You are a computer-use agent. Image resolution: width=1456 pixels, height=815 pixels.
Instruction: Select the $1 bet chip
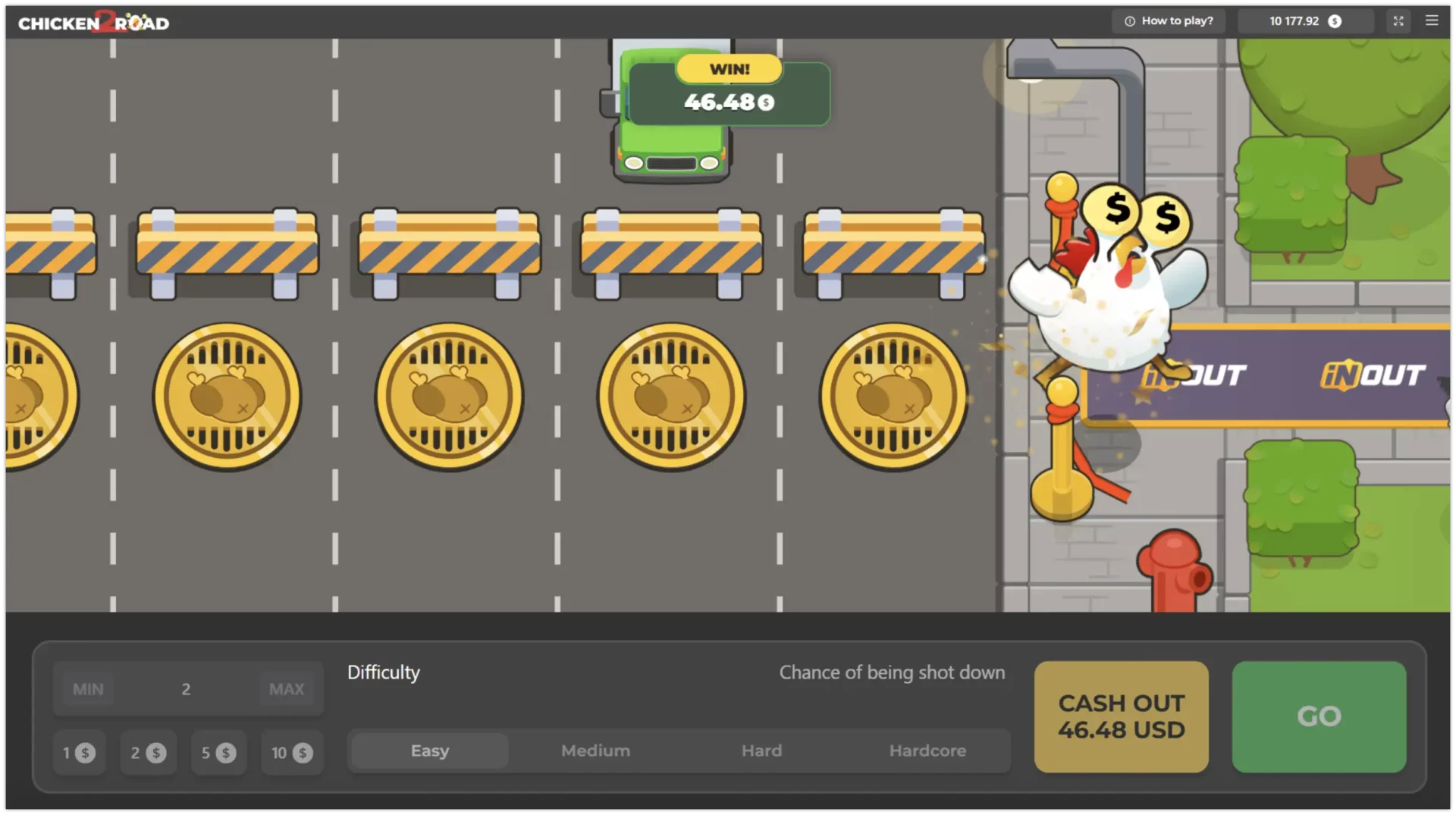(79, 753)
